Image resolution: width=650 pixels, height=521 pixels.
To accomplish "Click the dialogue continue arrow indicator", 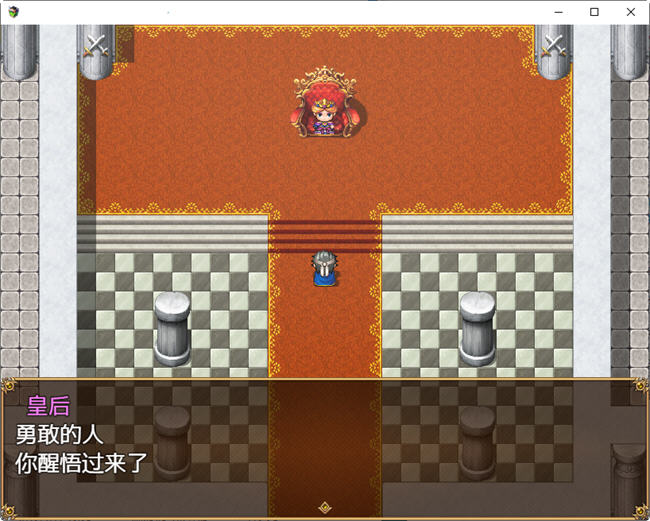I will pyautogui.click(x=324, y=508).
